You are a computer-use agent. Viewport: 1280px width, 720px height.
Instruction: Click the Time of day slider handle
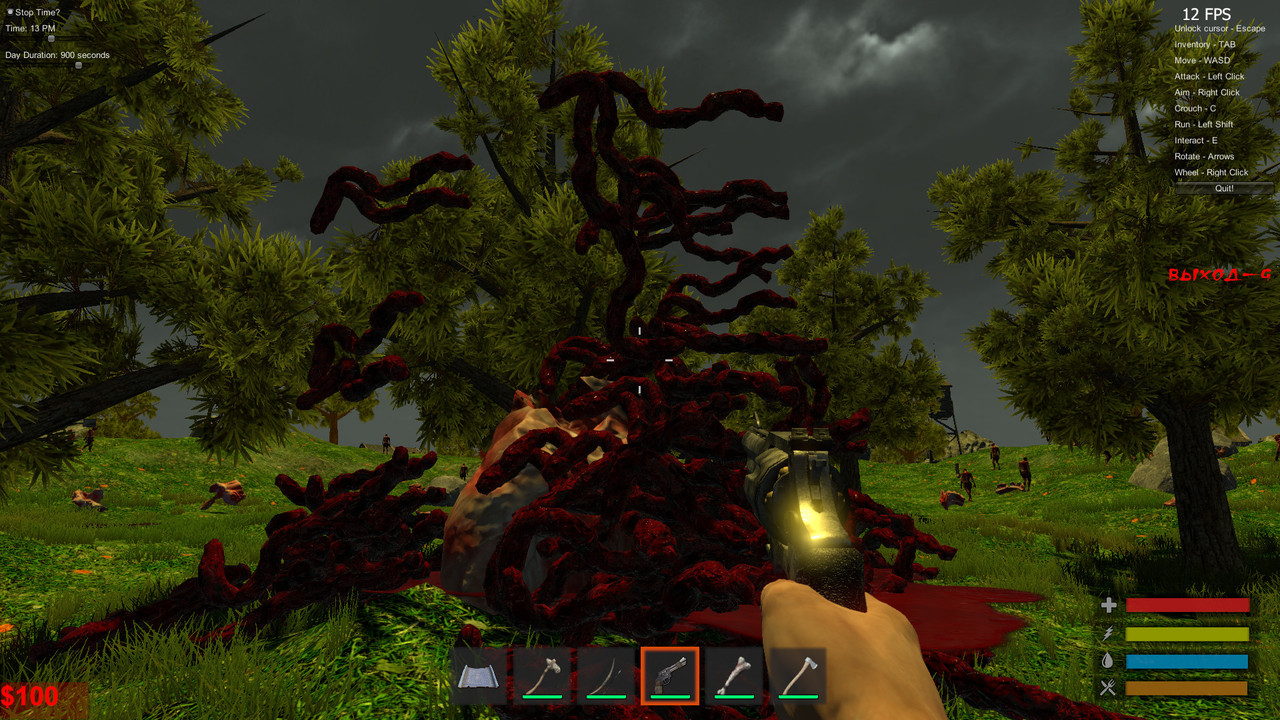pyautogui.click(x=51, y=39)
